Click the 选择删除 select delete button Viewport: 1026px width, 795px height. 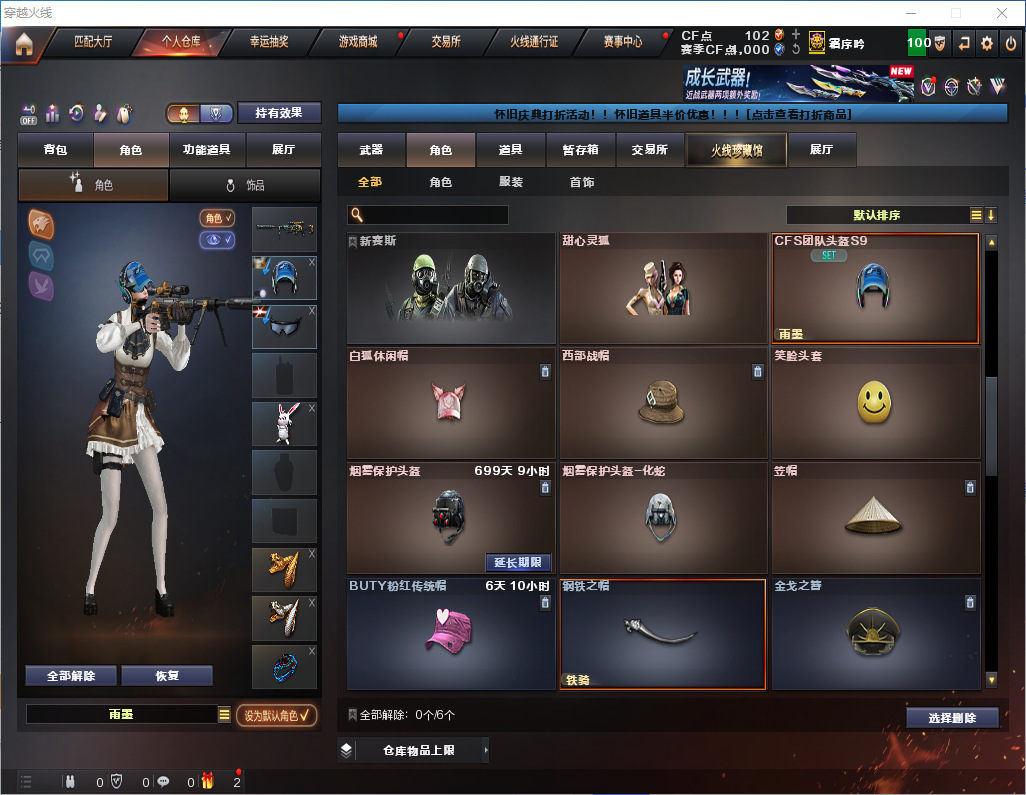[952, 718]
